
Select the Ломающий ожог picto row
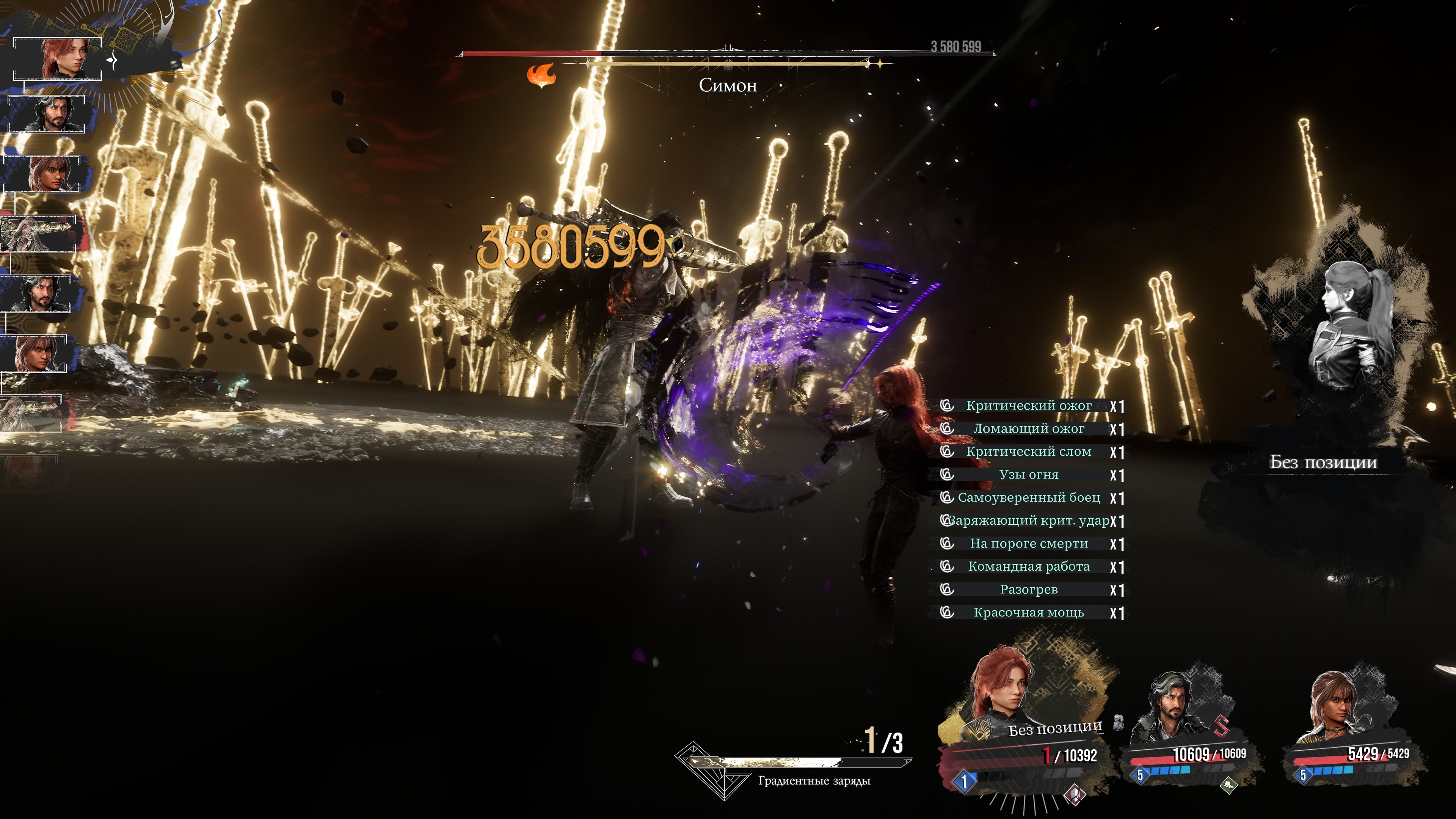1028,429
